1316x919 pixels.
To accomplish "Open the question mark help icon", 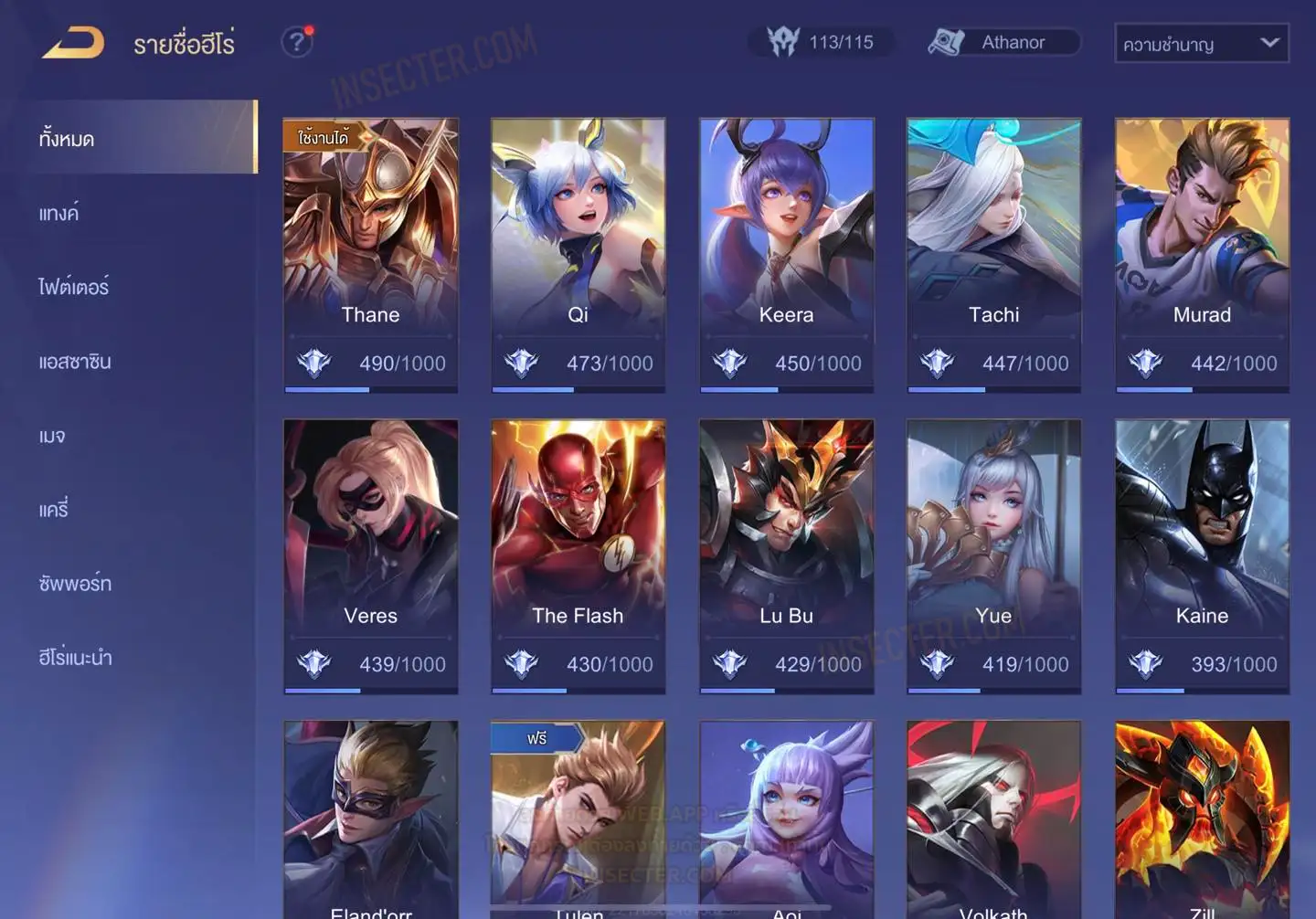I will 296,42.
